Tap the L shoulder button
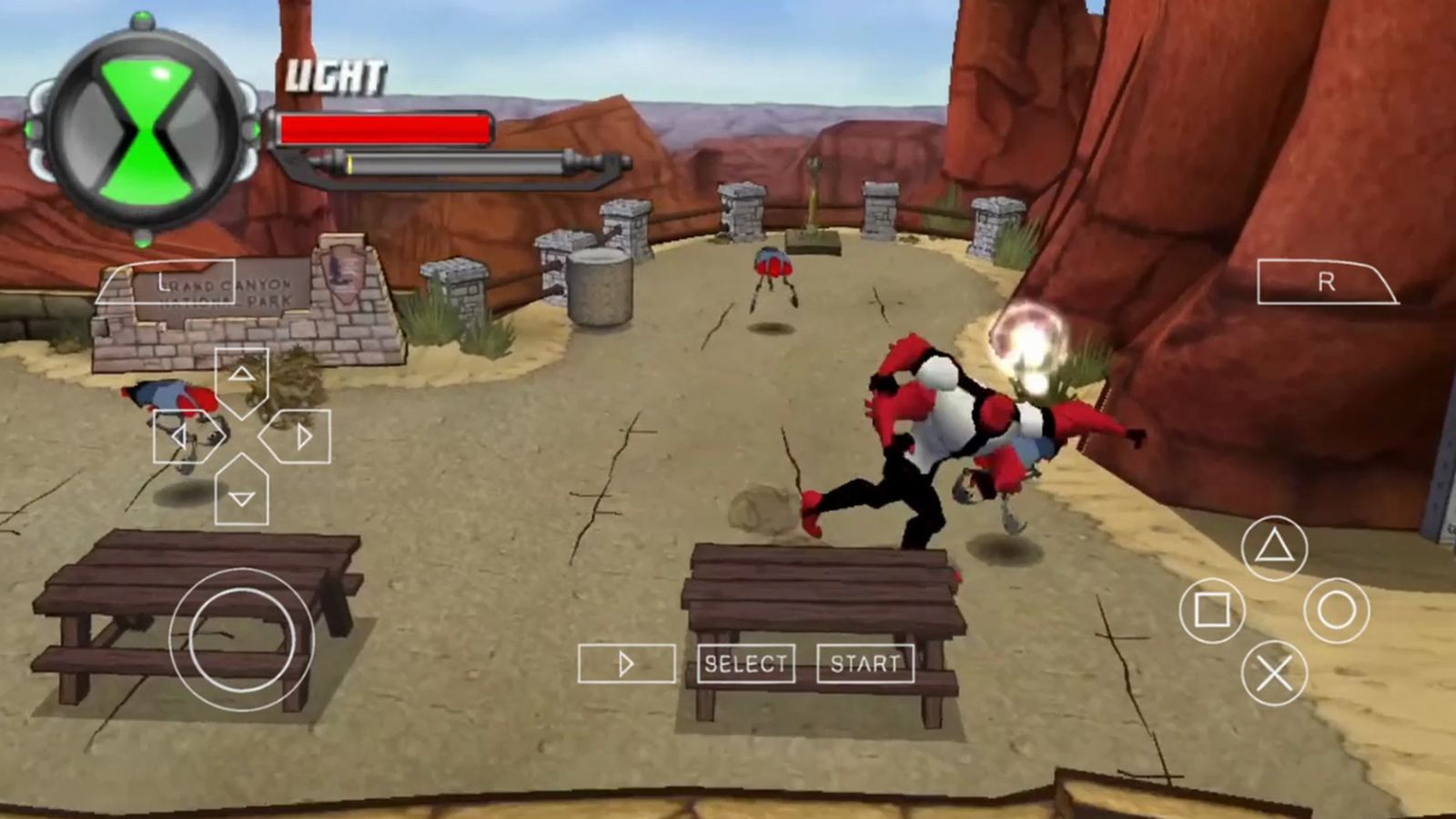The image size is (1456, 819). pyautogui.click(x=166, y=282)
